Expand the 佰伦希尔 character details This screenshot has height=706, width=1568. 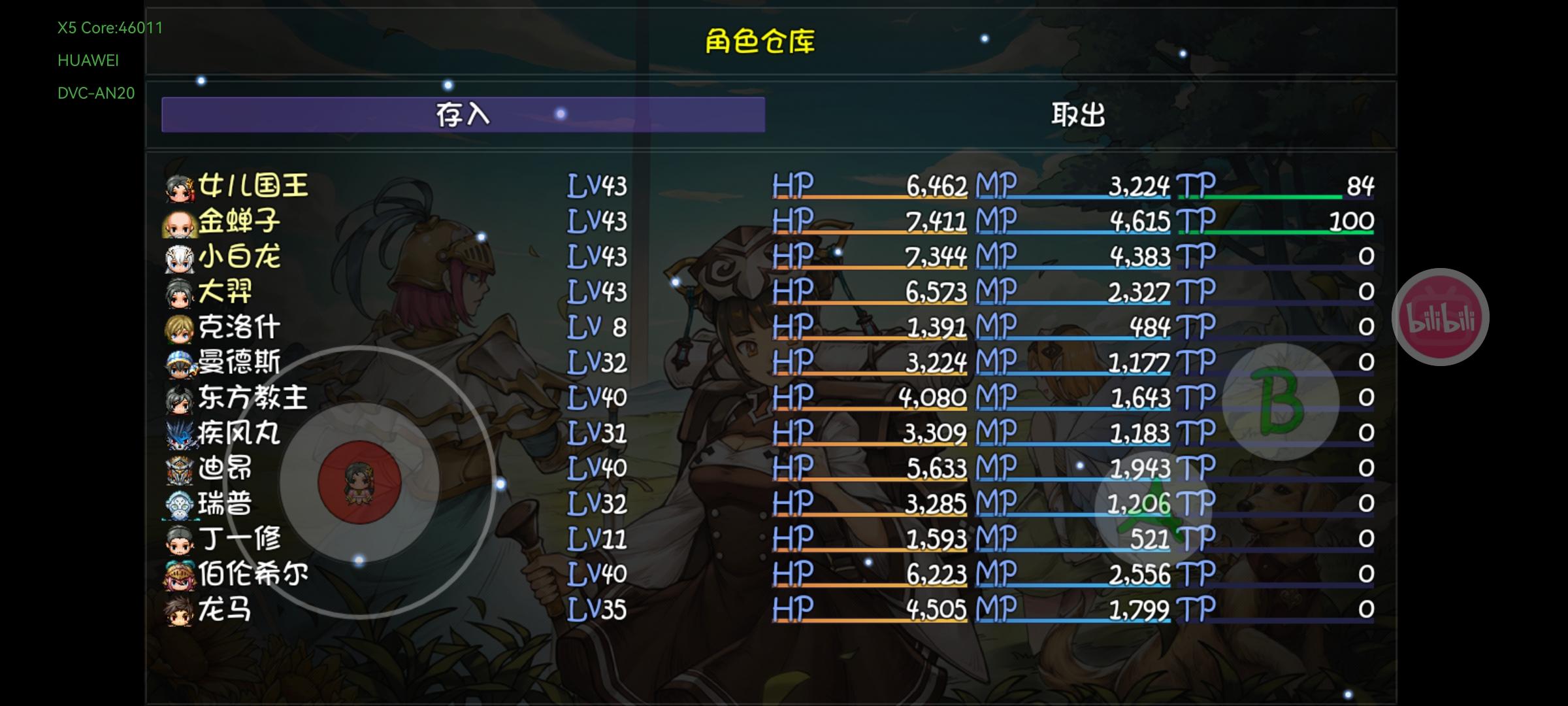392,574
